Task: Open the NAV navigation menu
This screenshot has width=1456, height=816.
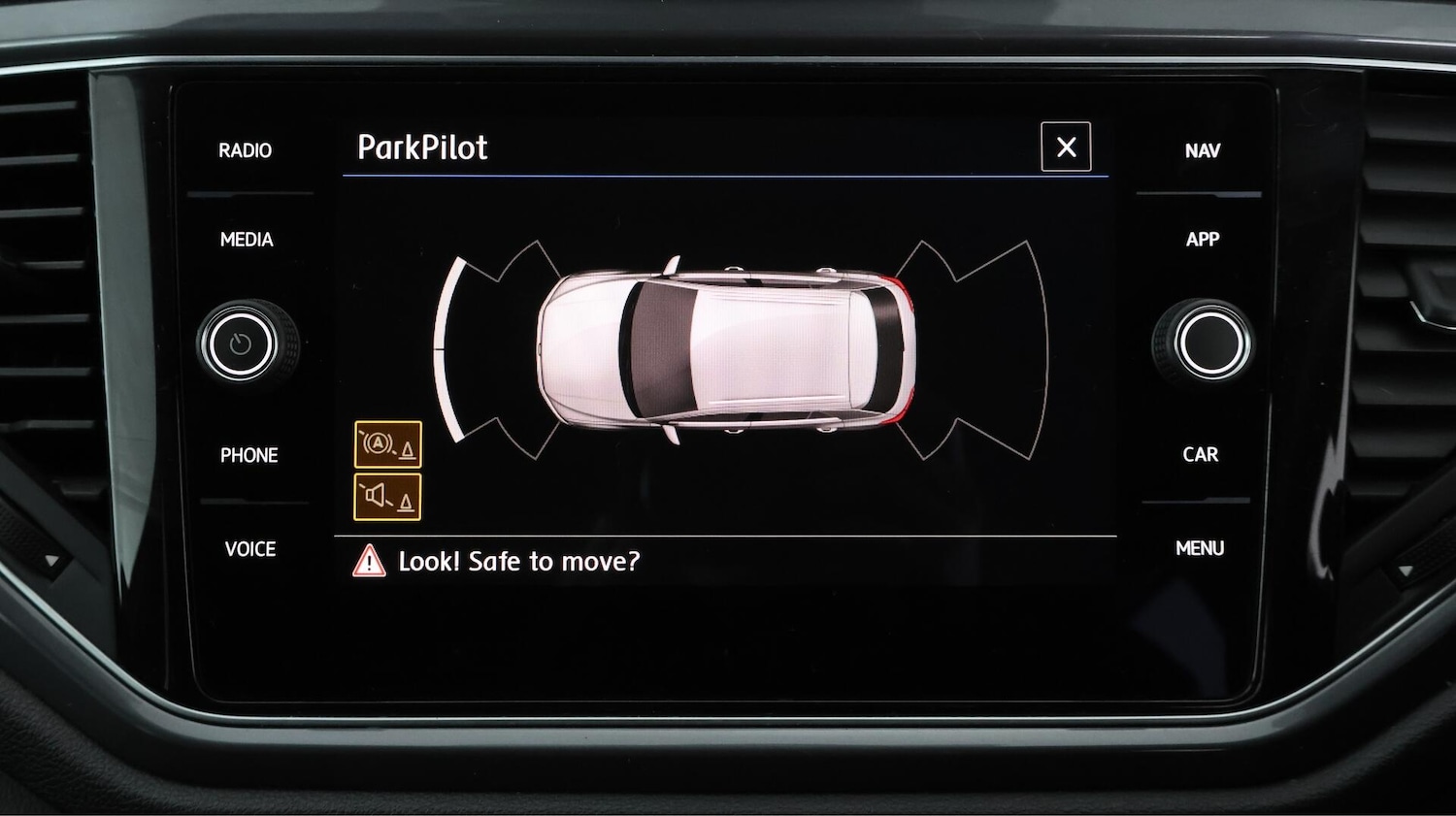Action: point(1202,150)
